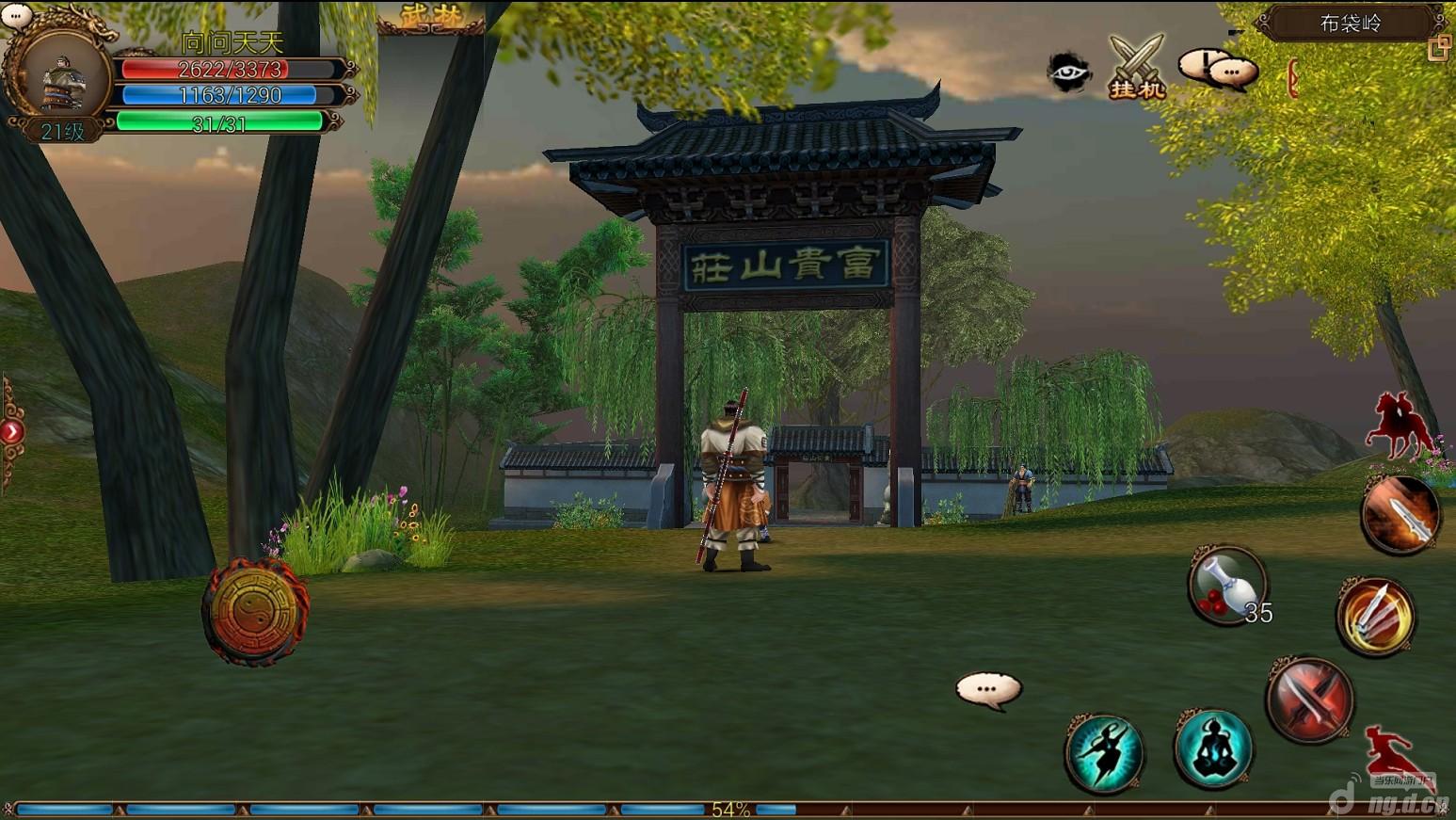Activate the leaping figure skill

tap(1104, 753)
